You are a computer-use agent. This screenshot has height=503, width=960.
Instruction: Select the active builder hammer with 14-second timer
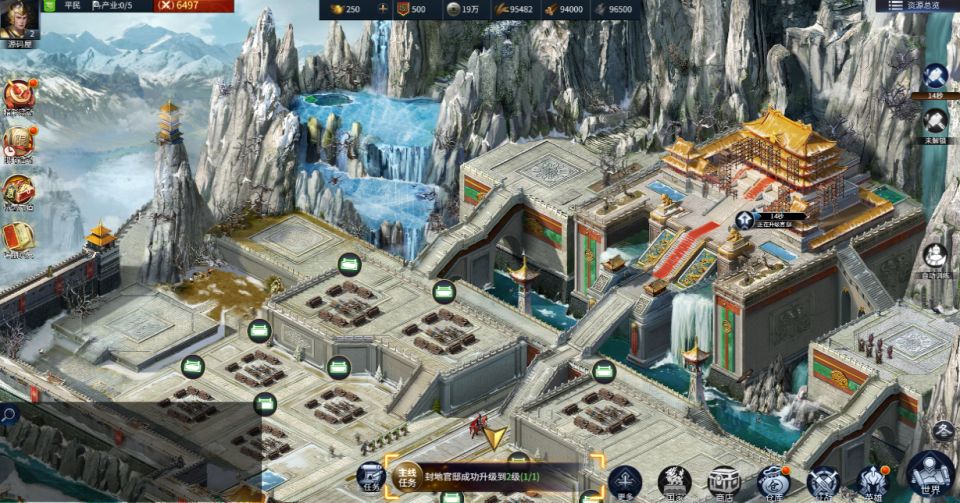pos(935,77)
